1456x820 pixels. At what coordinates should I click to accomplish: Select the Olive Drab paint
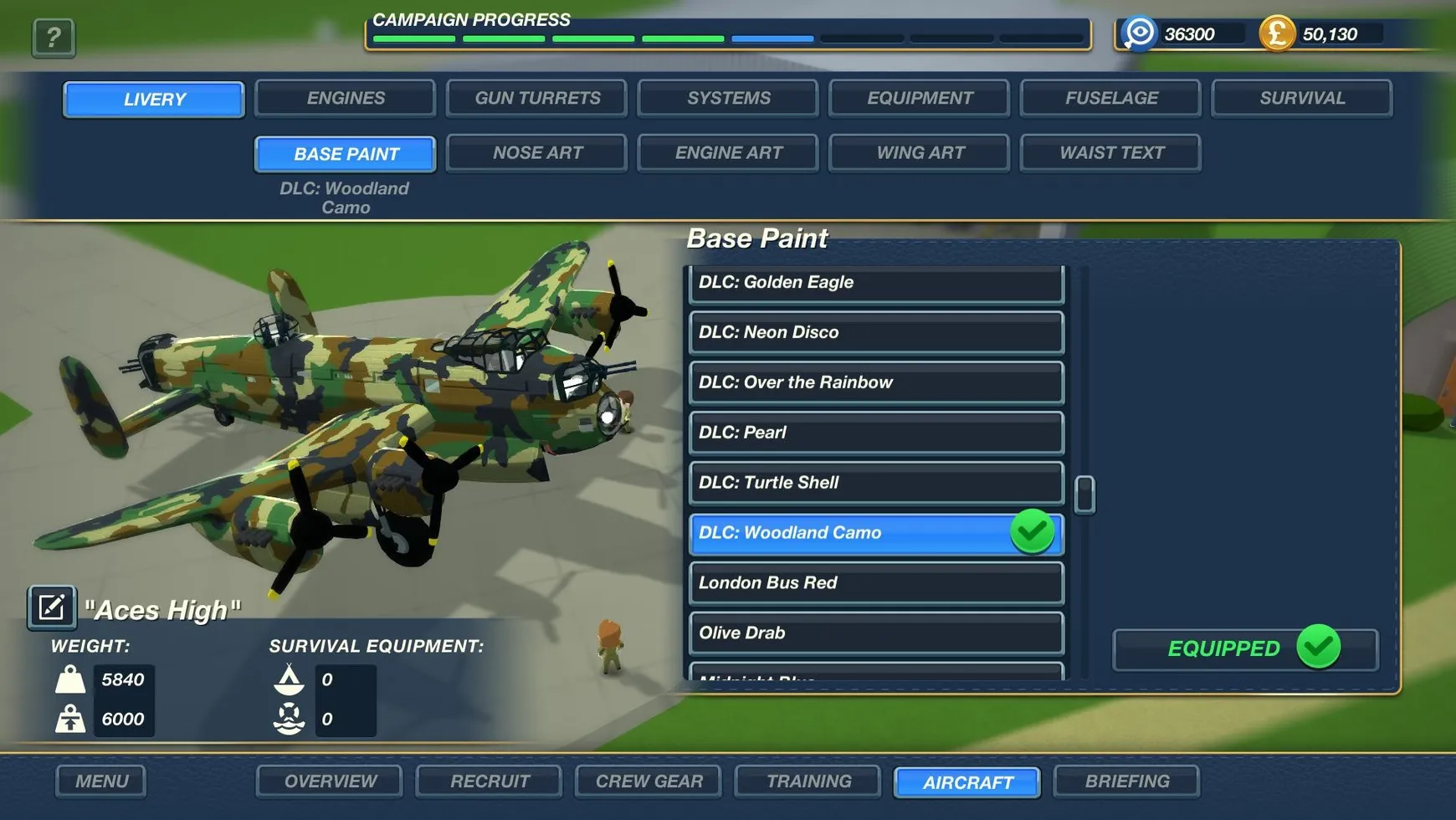click(x=875, y=633)
